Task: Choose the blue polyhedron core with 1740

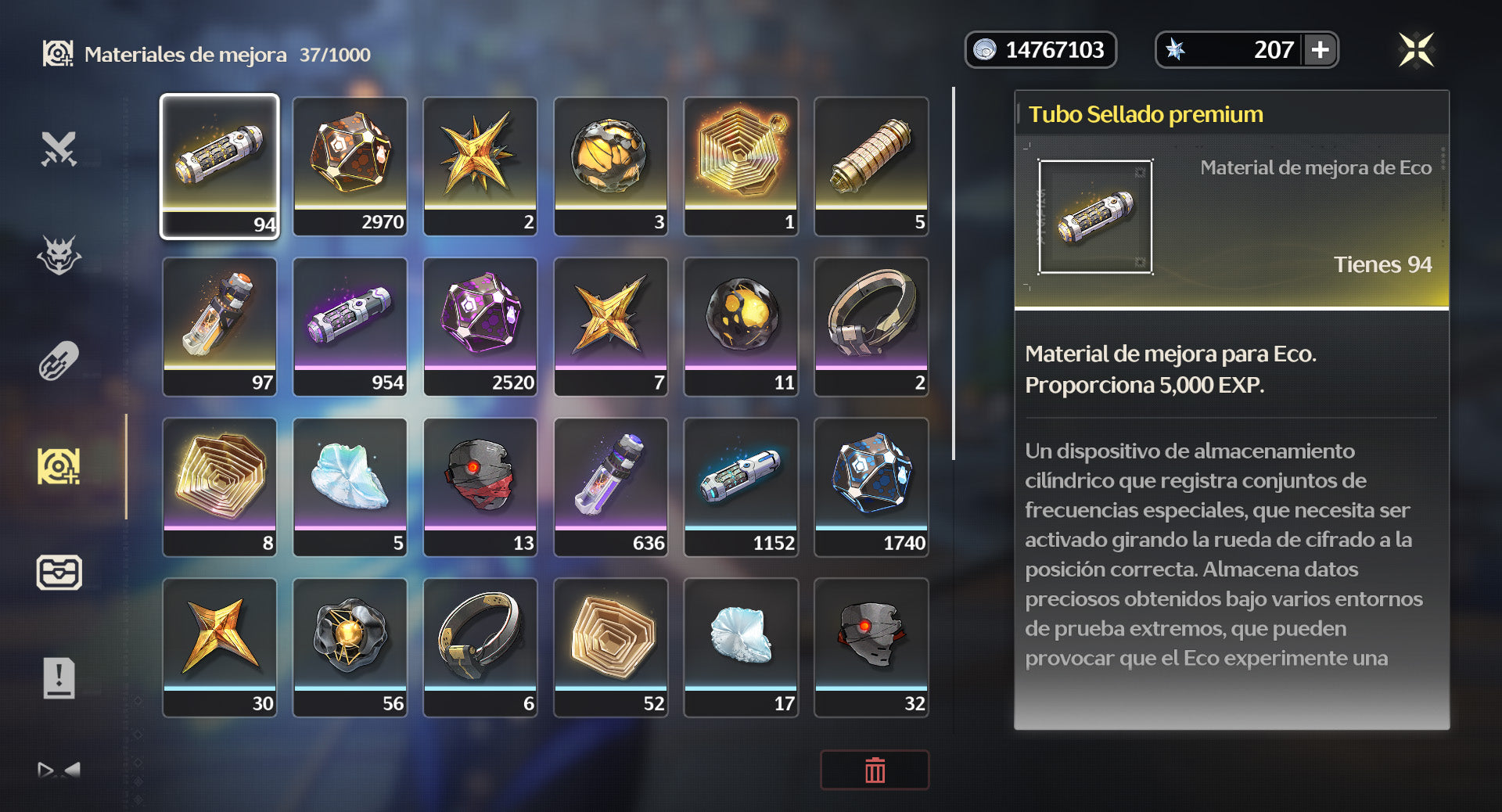Action: (871, 486)
